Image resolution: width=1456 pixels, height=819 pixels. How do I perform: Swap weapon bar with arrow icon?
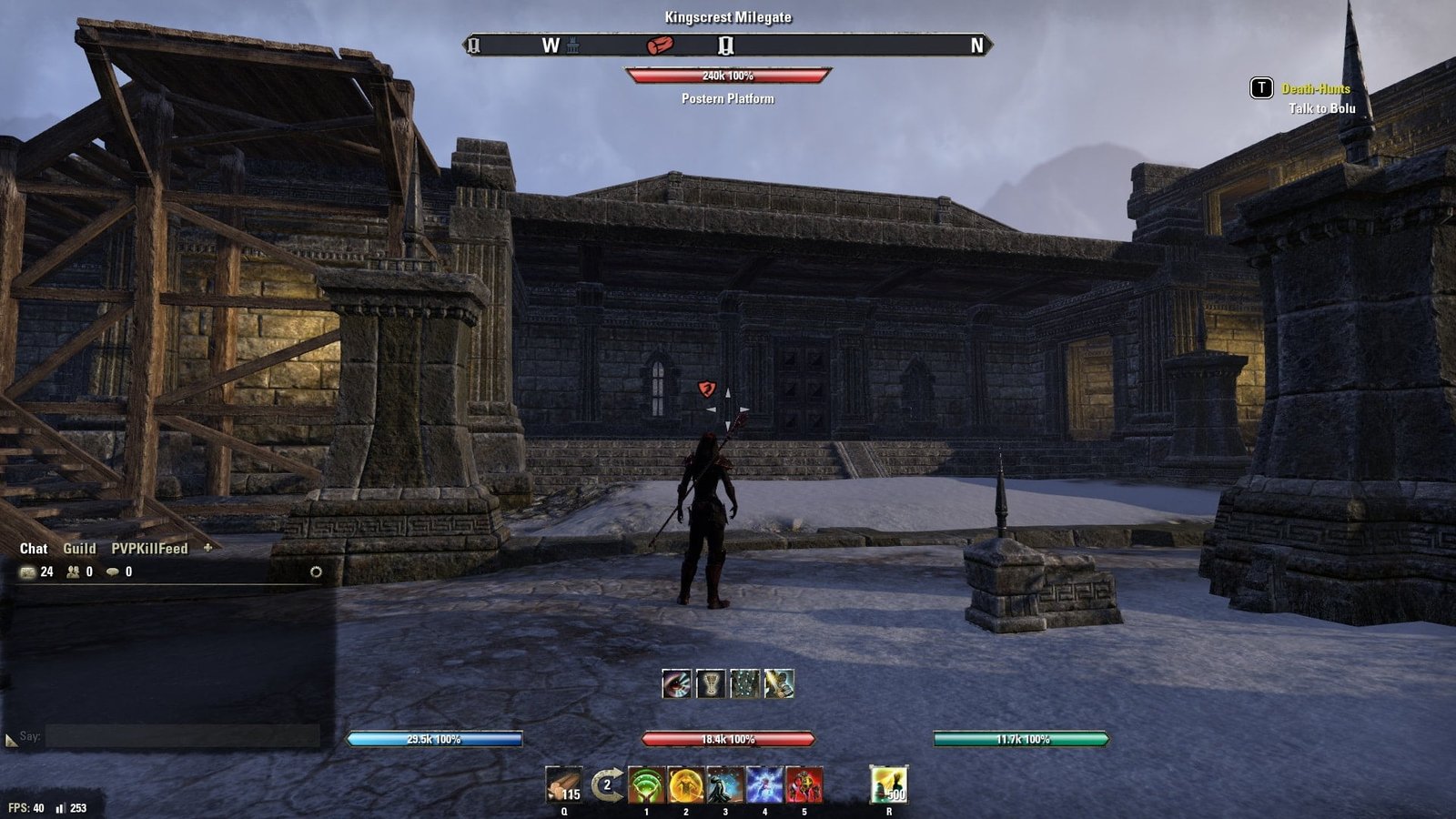[607, 784]
